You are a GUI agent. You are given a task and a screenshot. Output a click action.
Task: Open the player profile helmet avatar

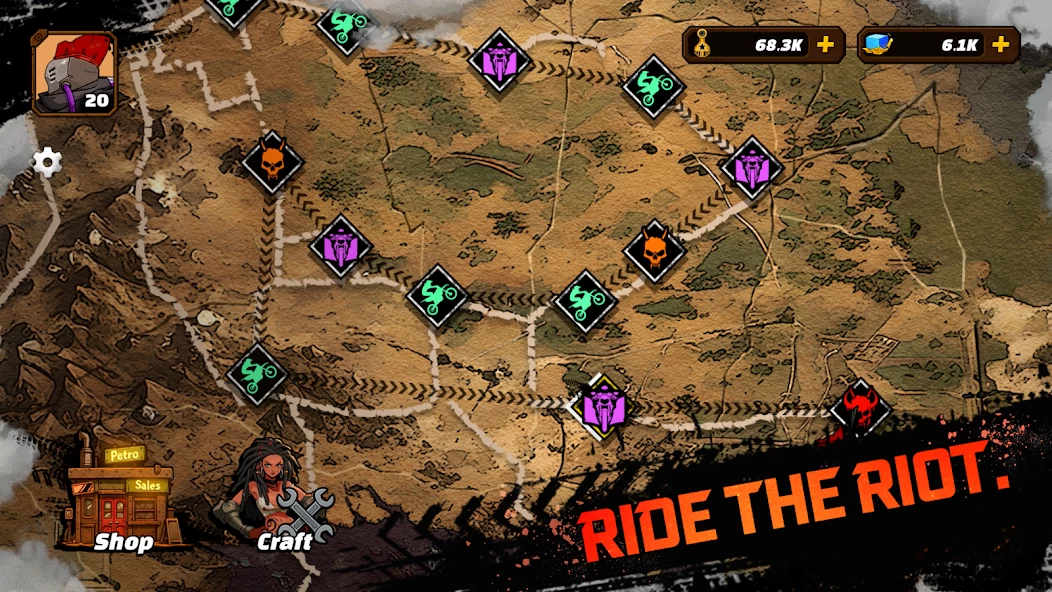tap(73, 73)
